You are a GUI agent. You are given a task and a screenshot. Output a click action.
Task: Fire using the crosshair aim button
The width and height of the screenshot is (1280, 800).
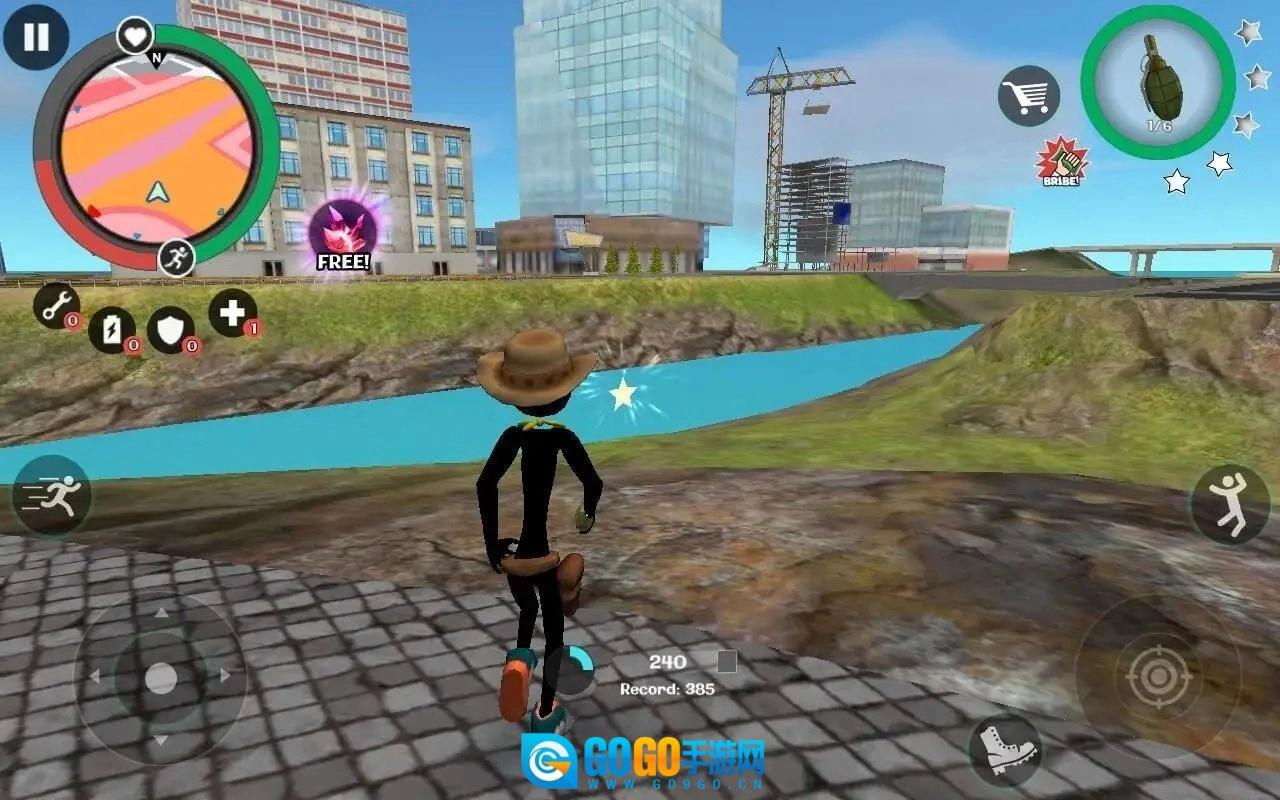1158,677
